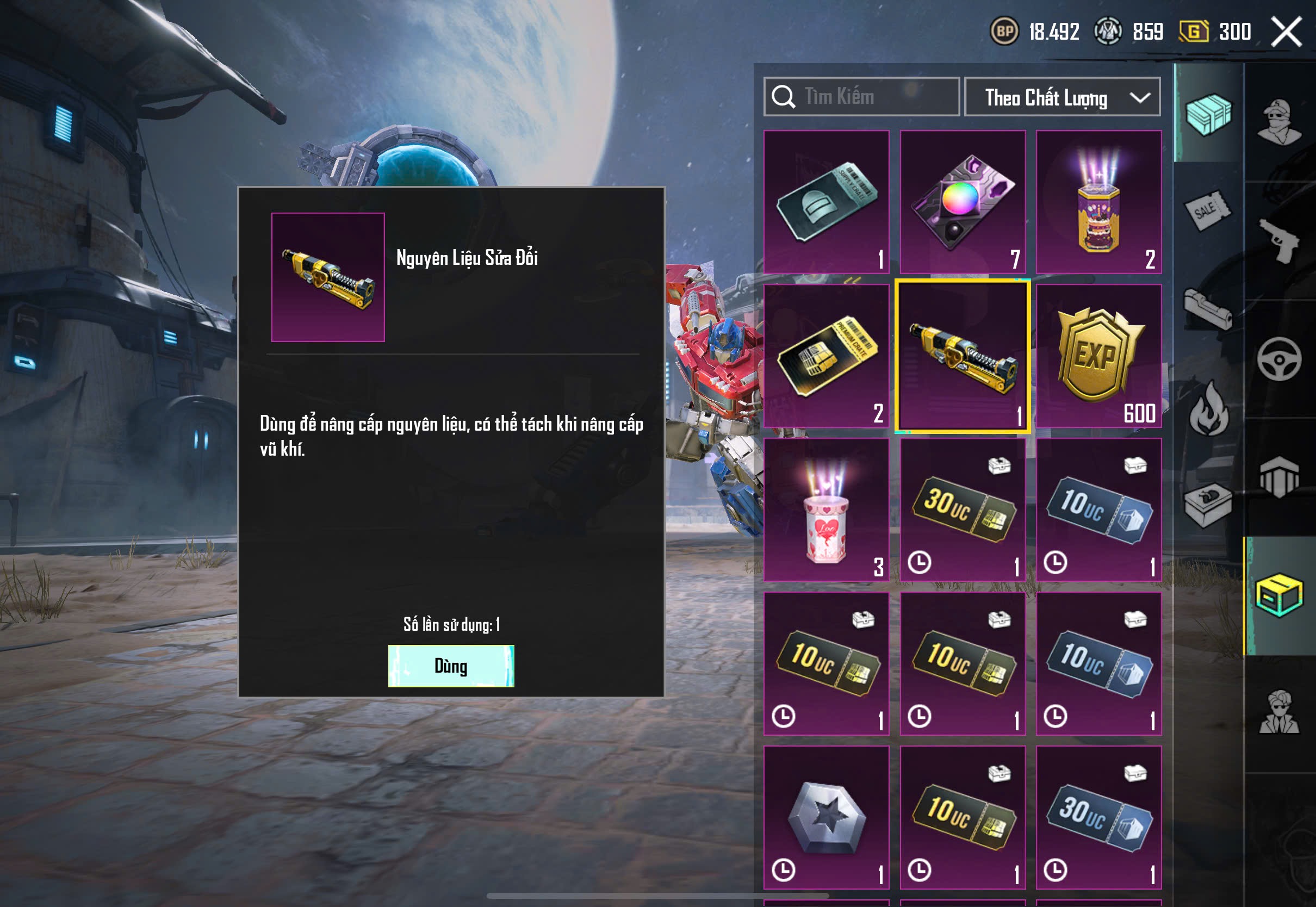The width and height of the screenshot is (1316, 907).
Task: Open the suited character tab
Action: (x=1279, y=712)
